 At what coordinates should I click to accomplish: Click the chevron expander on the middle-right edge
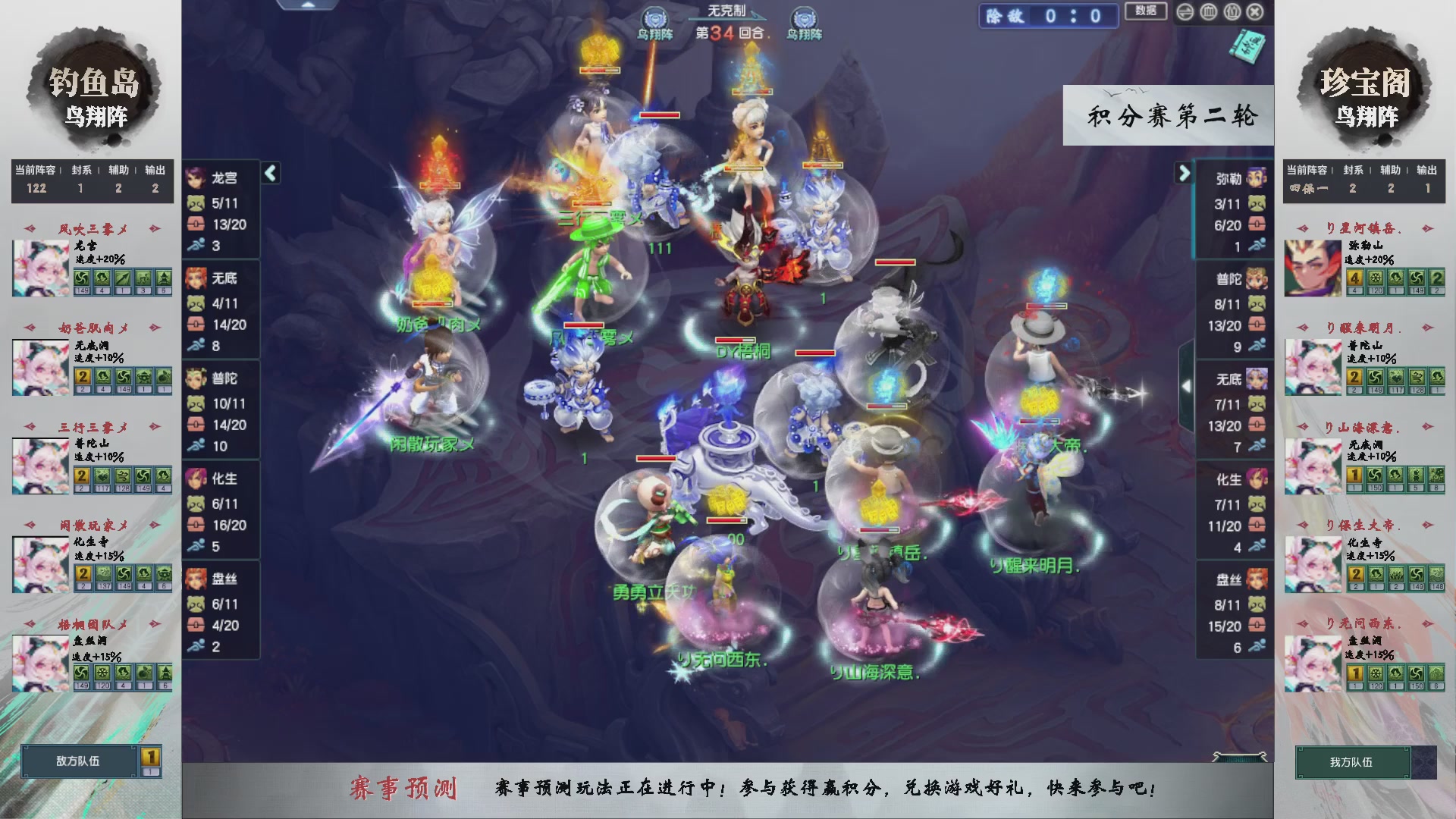(x=1188, y=385)
